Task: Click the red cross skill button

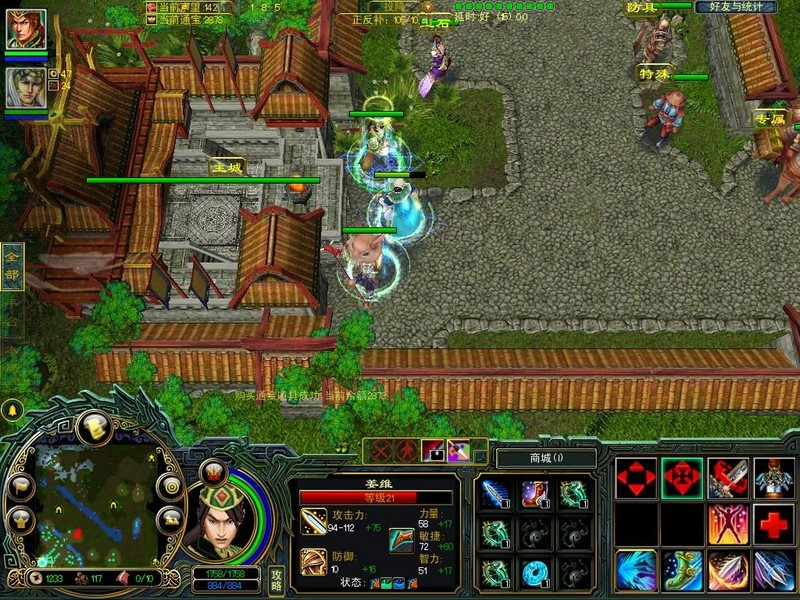Action: [x=774, y=524]
